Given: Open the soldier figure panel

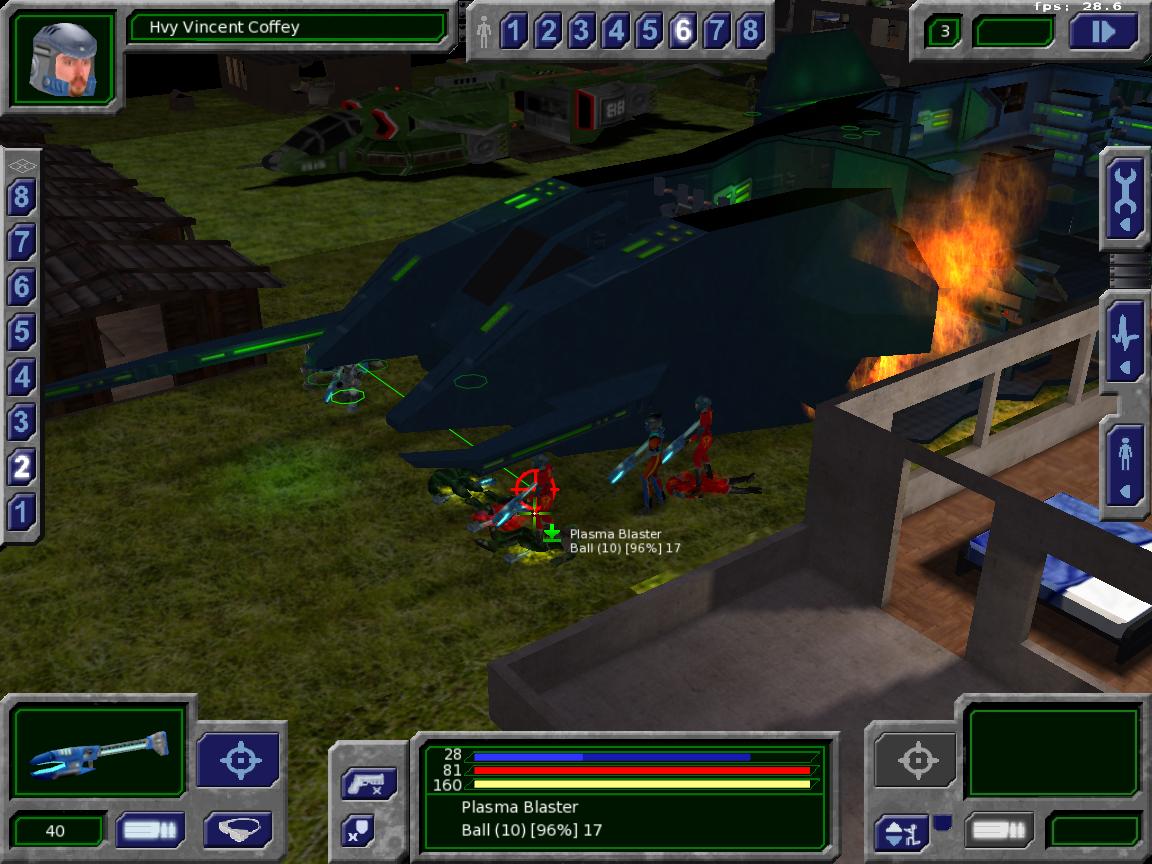Looking at the screenshot, I should tap(1126, 465).
